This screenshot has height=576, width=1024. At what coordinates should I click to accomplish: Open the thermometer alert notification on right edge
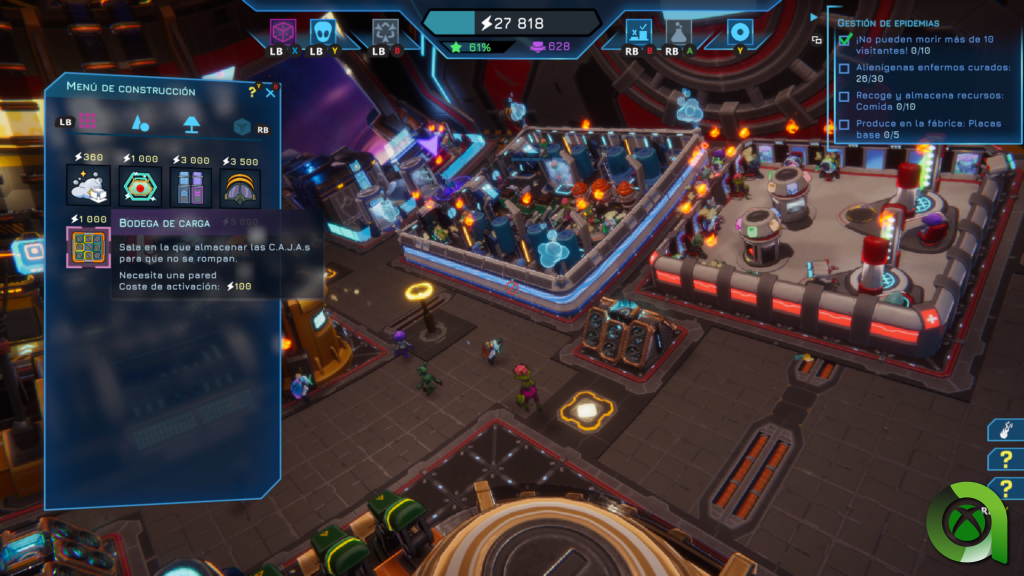[x=1003, y=430]
